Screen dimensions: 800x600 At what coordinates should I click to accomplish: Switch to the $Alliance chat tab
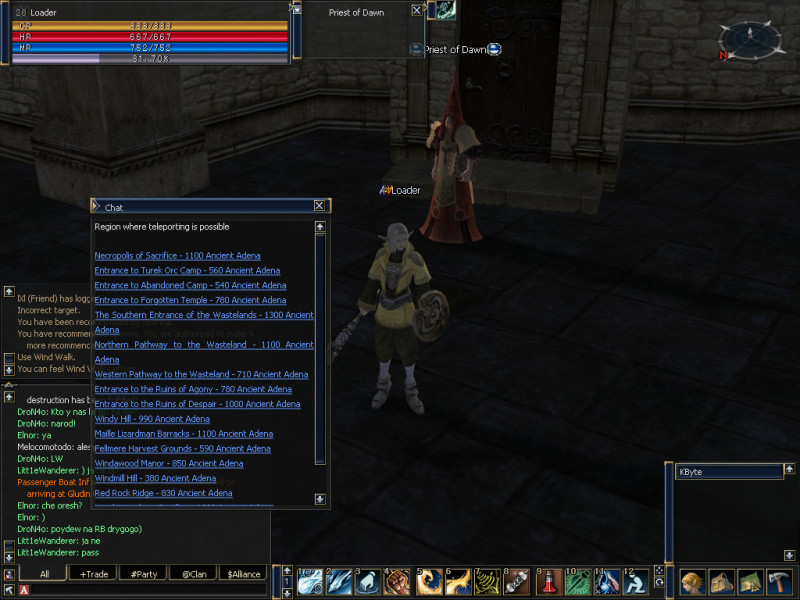point(243,574)
